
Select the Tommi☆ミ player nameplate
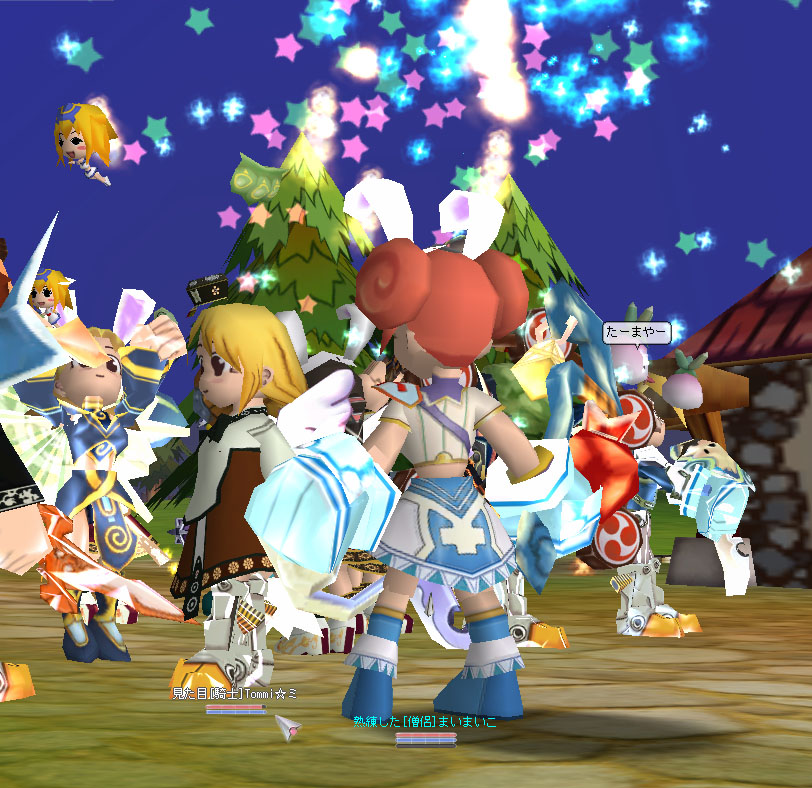[234, 693]
